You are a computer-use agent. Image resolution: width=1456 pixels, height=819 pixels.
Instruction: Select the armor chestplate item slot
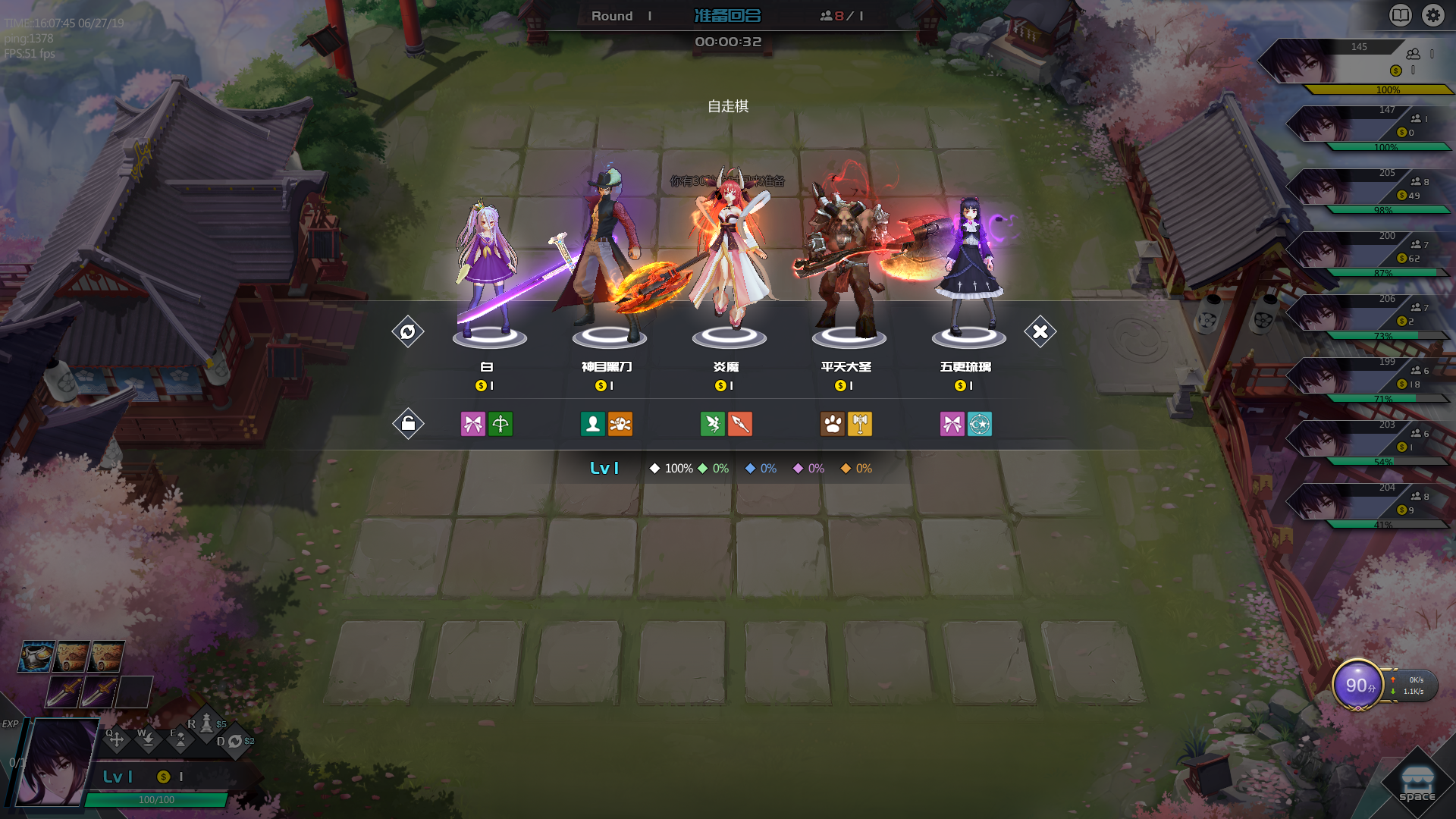pyautogui.click(x=36, y=657)
